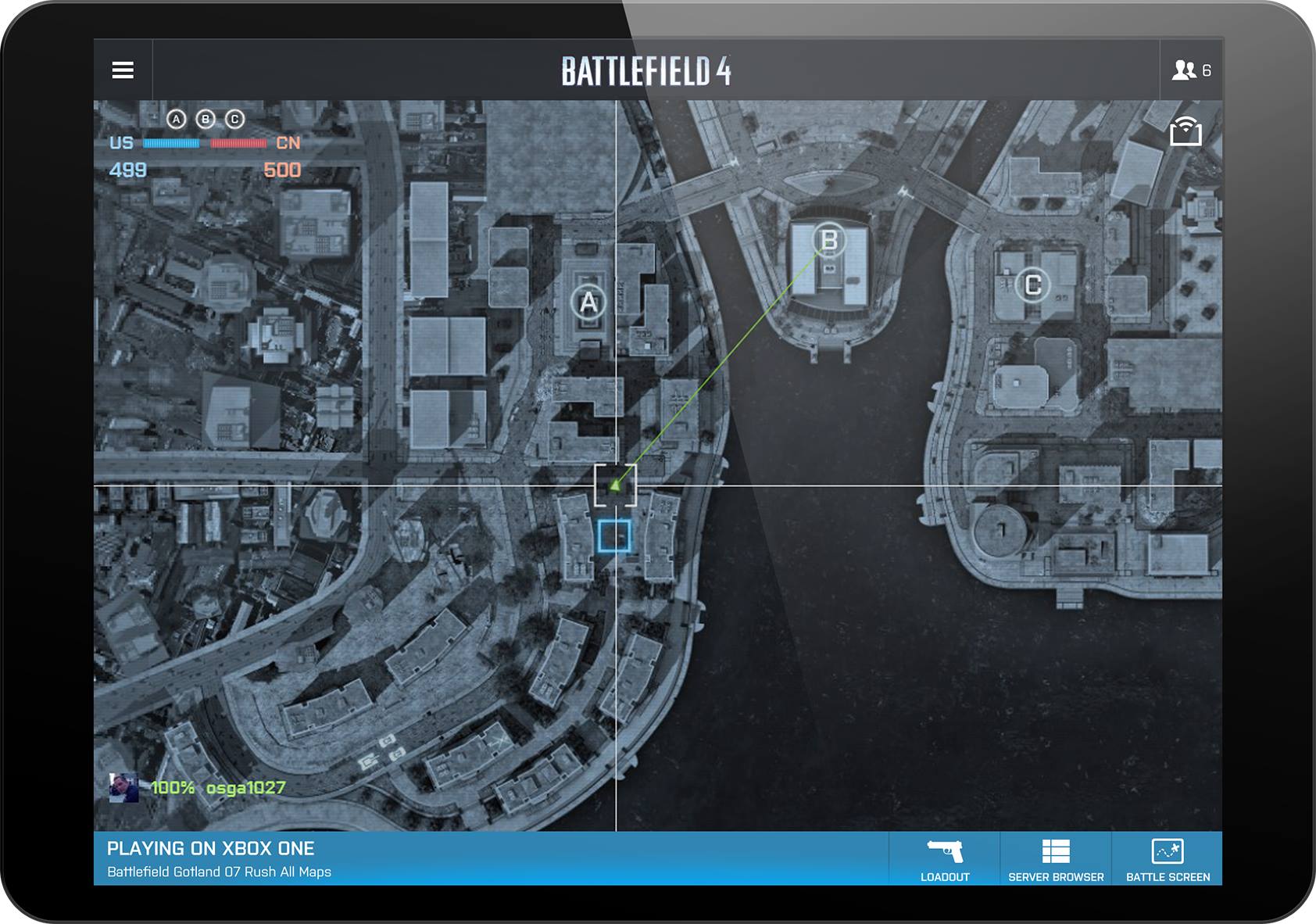1316x924 pixels.
Task: Select the blue highlighted soldier on the map
Action: click(x=614, y=537)
